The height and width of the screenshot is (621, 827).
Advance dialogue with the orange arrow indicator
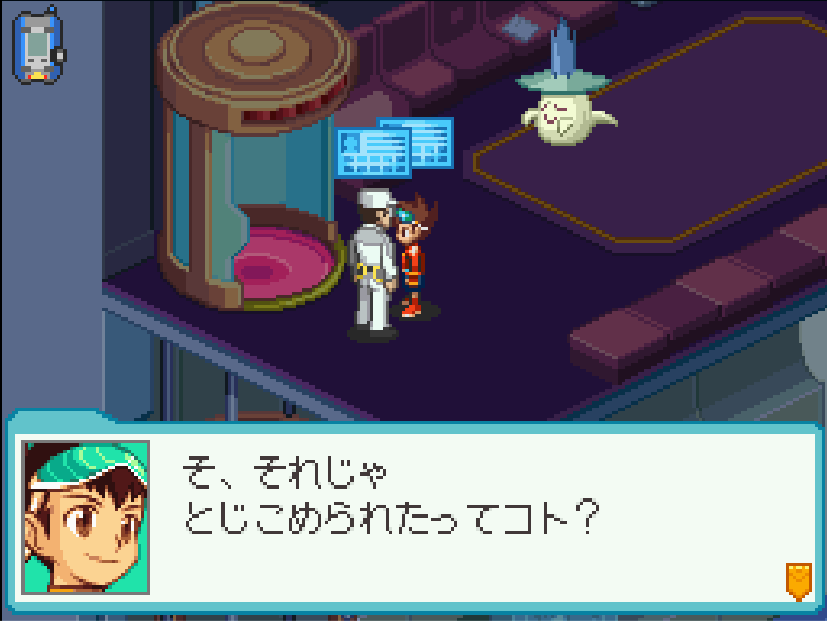coord(797,580)
